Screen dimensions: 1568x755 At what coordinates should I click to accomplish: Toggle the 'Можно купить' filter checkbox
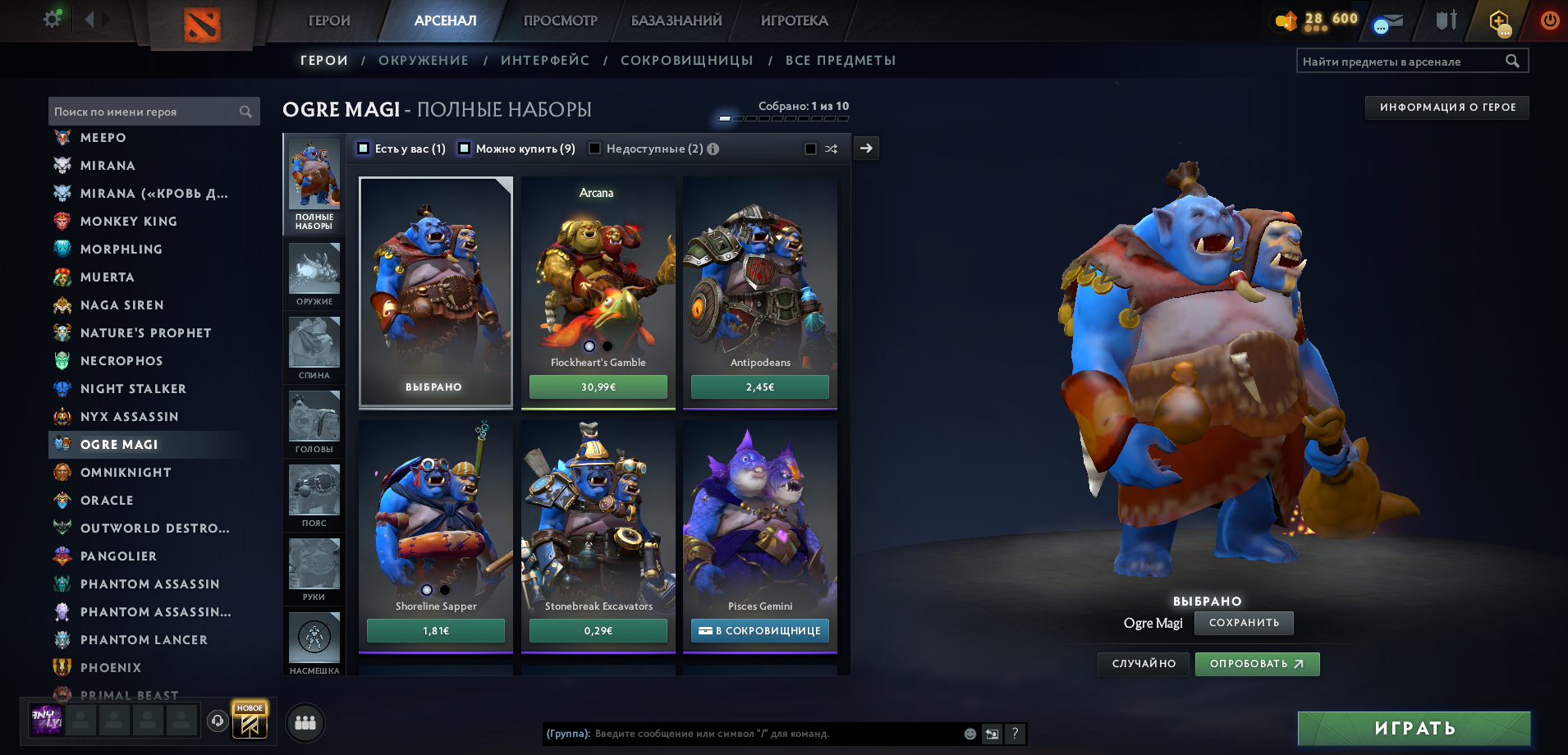[x=465, y=149]
